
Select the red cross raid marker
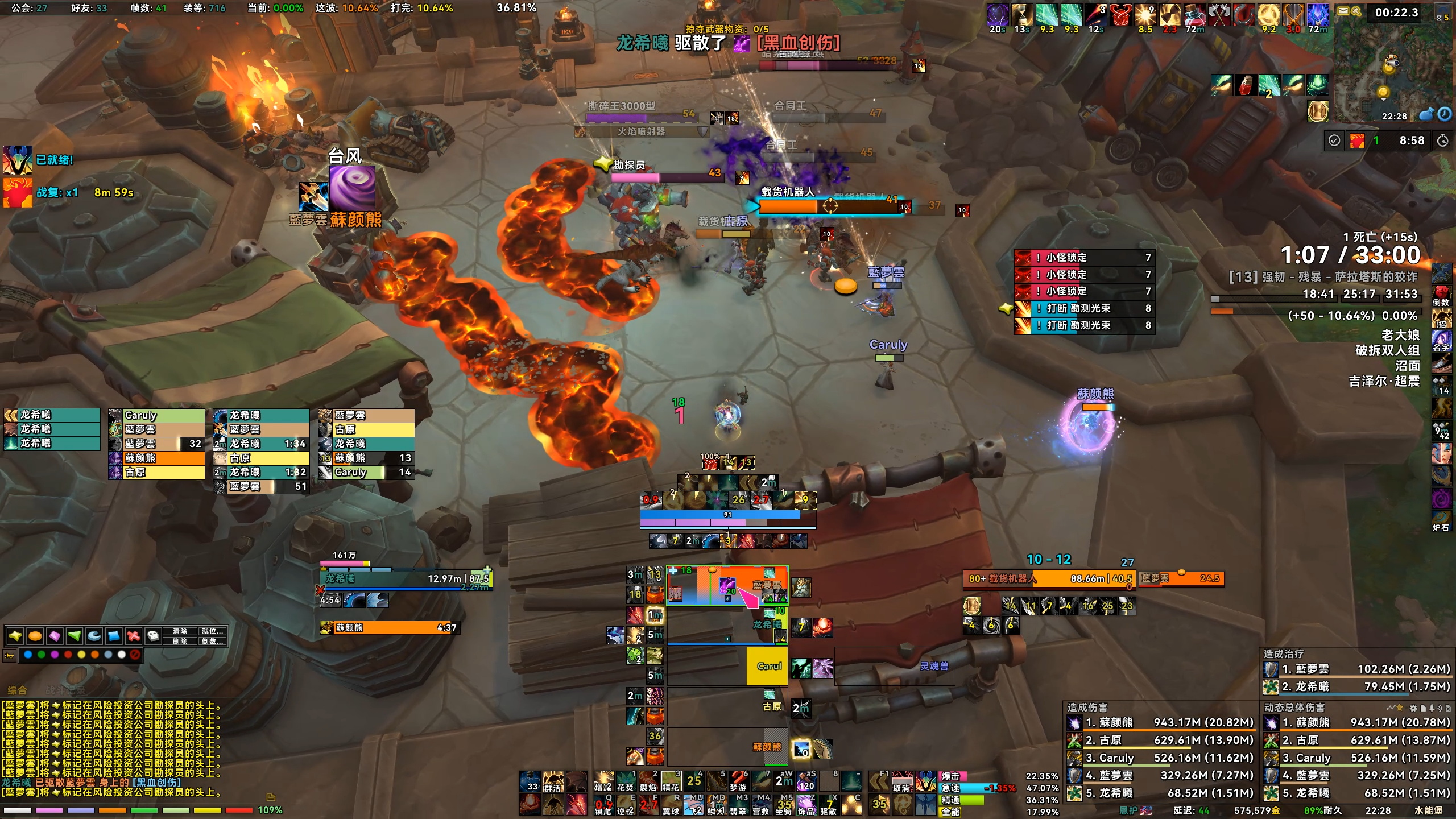133,636
